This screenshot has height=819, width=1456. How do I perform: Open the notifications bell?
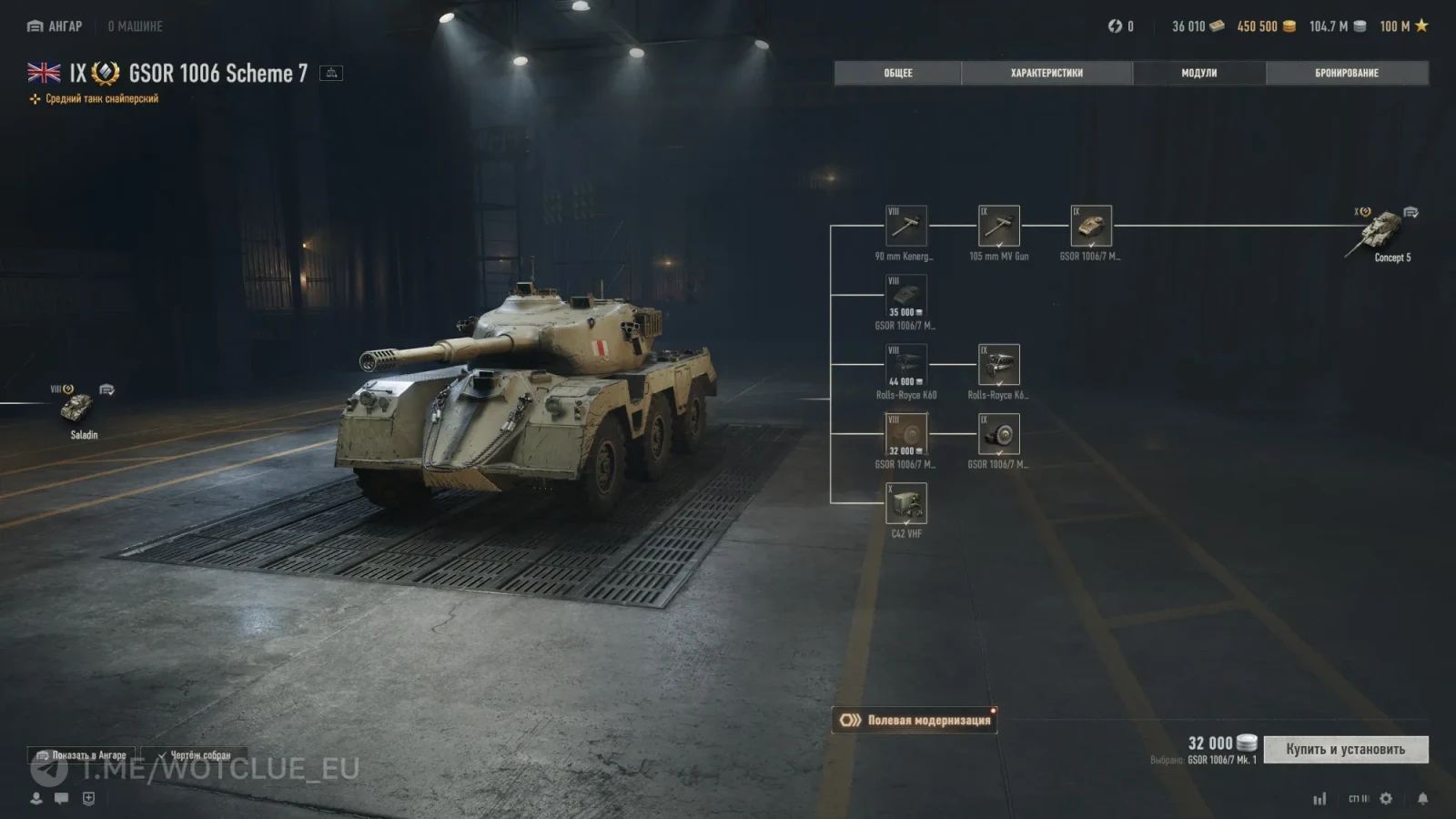1422,798
